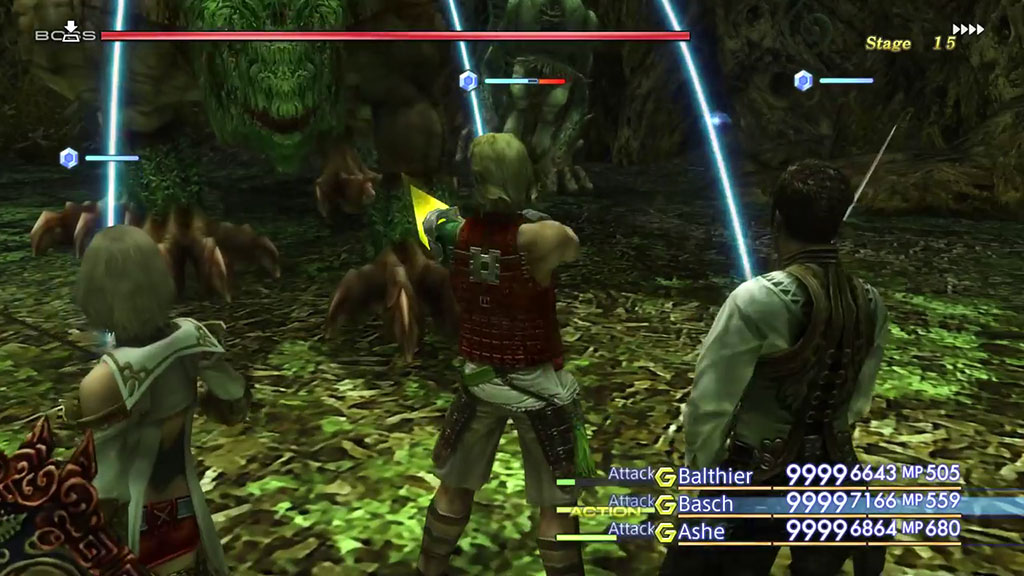Choose Basch's party row
The image size is (1024, 576).
coord(706,503)
